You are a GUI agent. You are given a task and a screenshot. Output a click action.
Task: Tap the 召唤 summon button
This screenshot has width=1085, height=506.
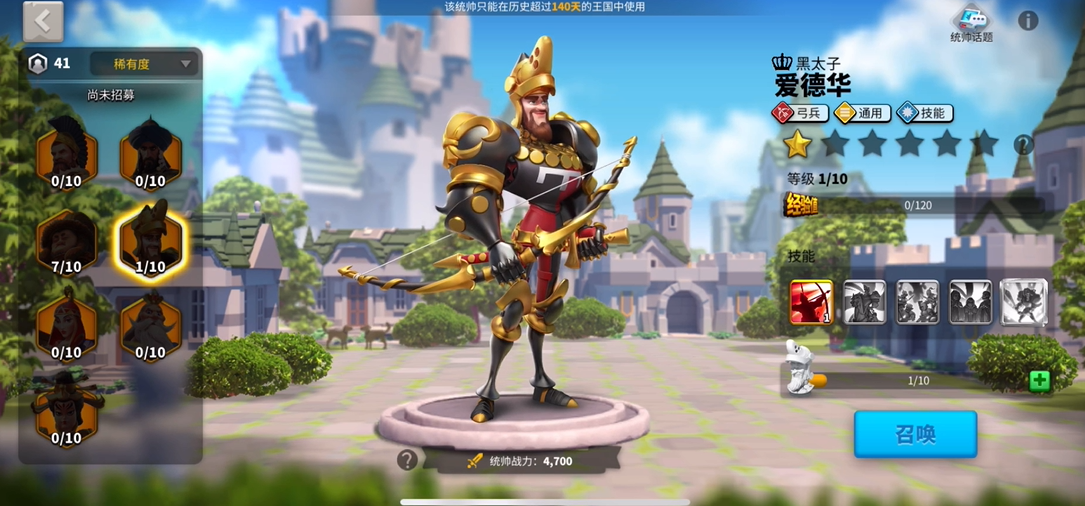coord(915,434)
